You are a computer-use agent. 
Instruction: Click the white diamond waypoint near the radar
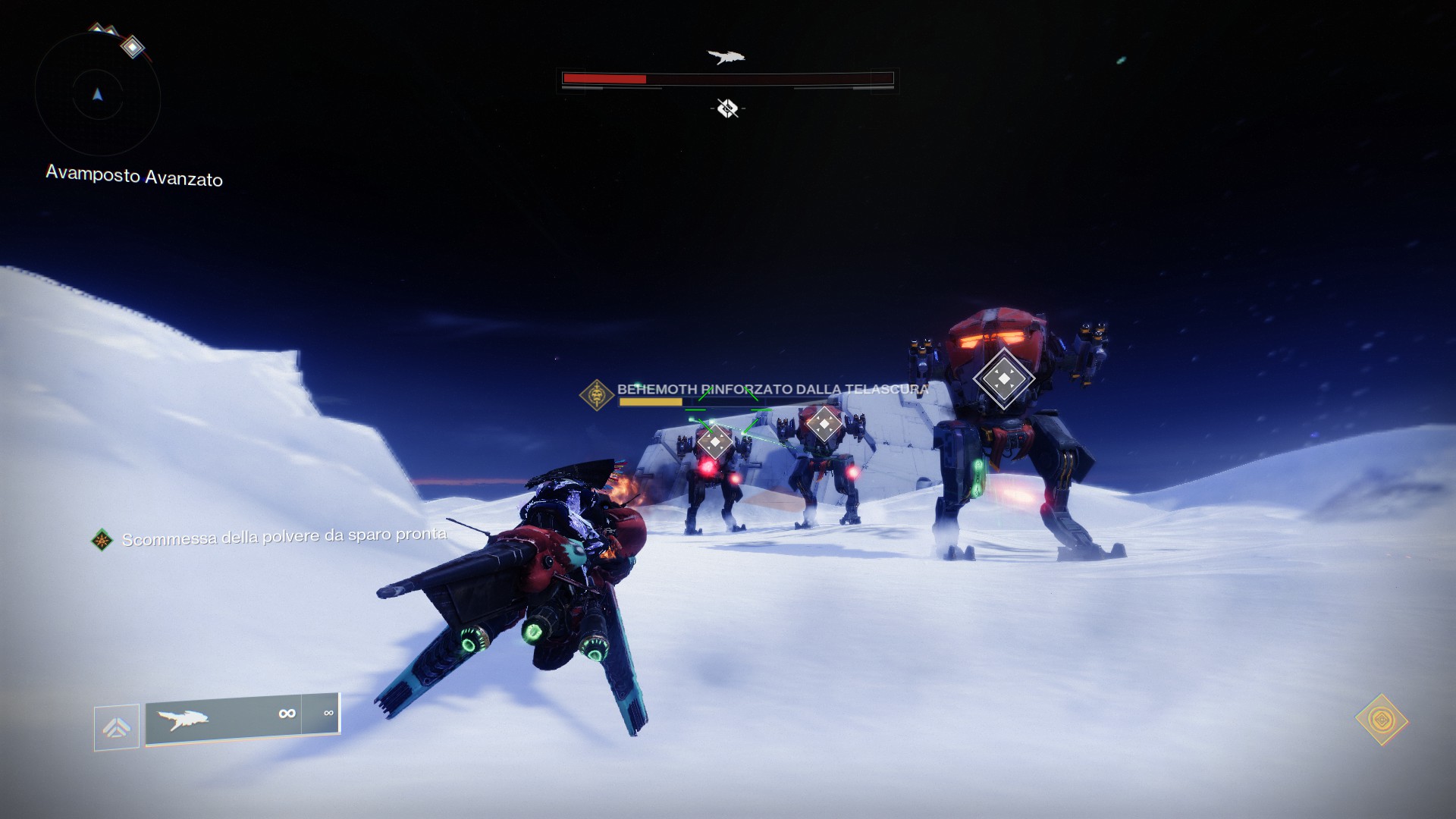133,48
